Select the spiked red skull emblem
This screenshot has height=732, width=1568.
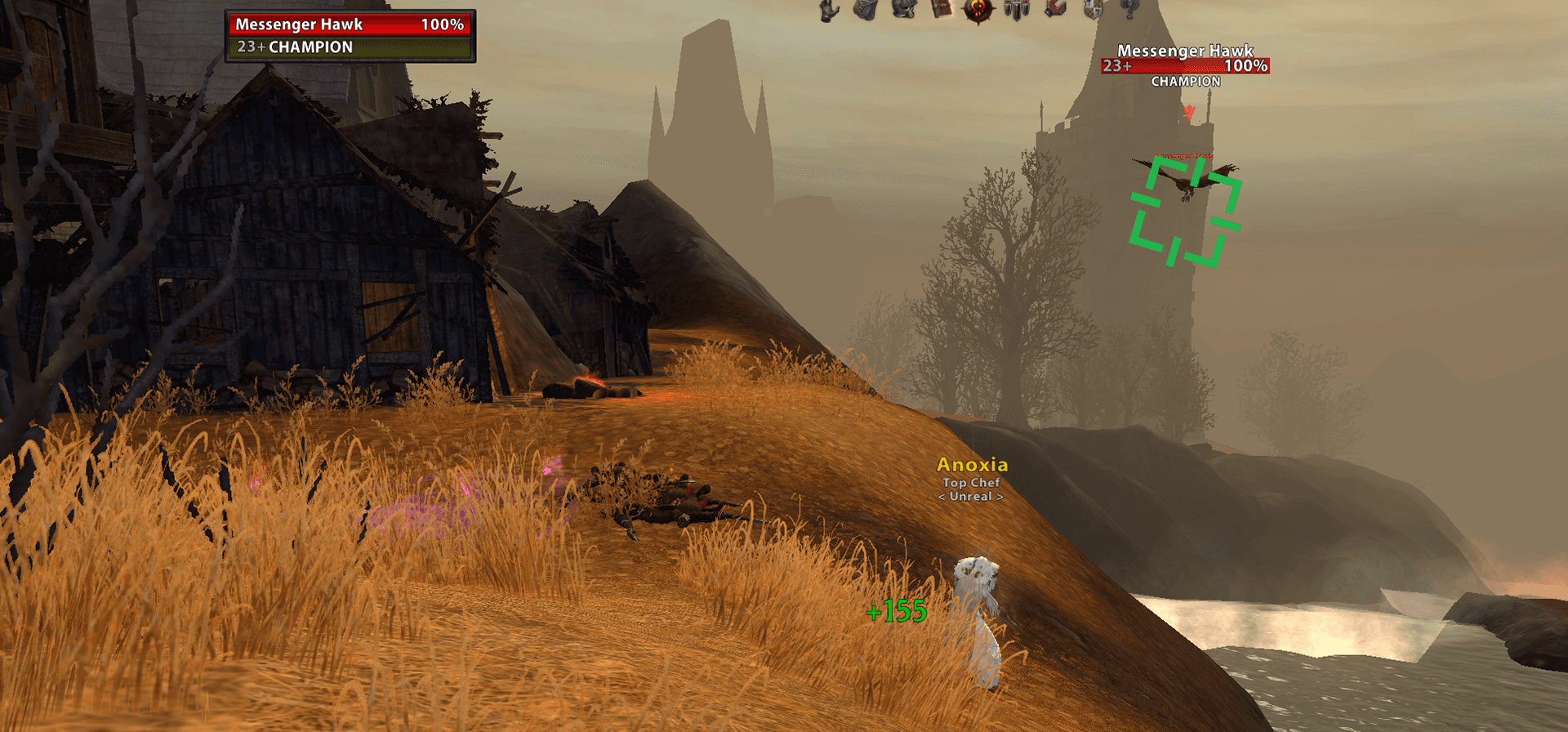pos(978,10)
